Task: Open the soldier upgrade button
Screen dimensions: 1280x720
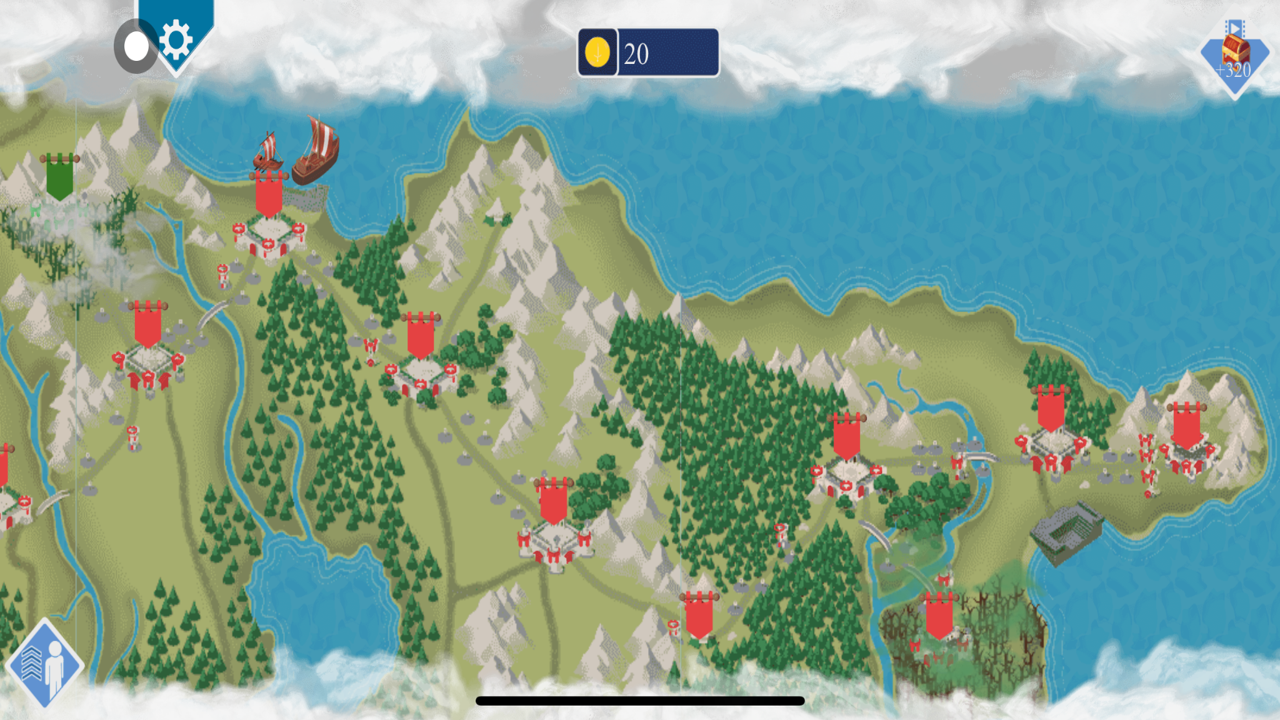Action: [x=44, y=664]
